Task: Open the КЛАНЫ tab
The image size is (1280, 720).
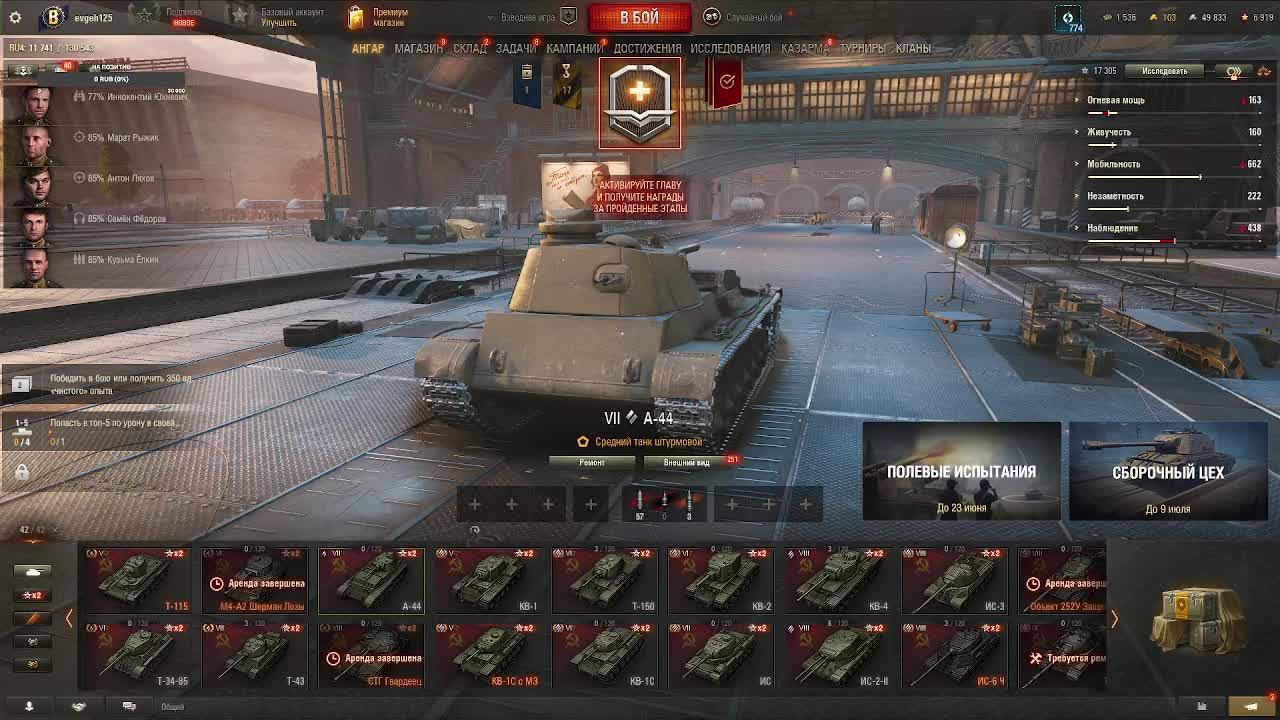Action: tap(913, 48)
